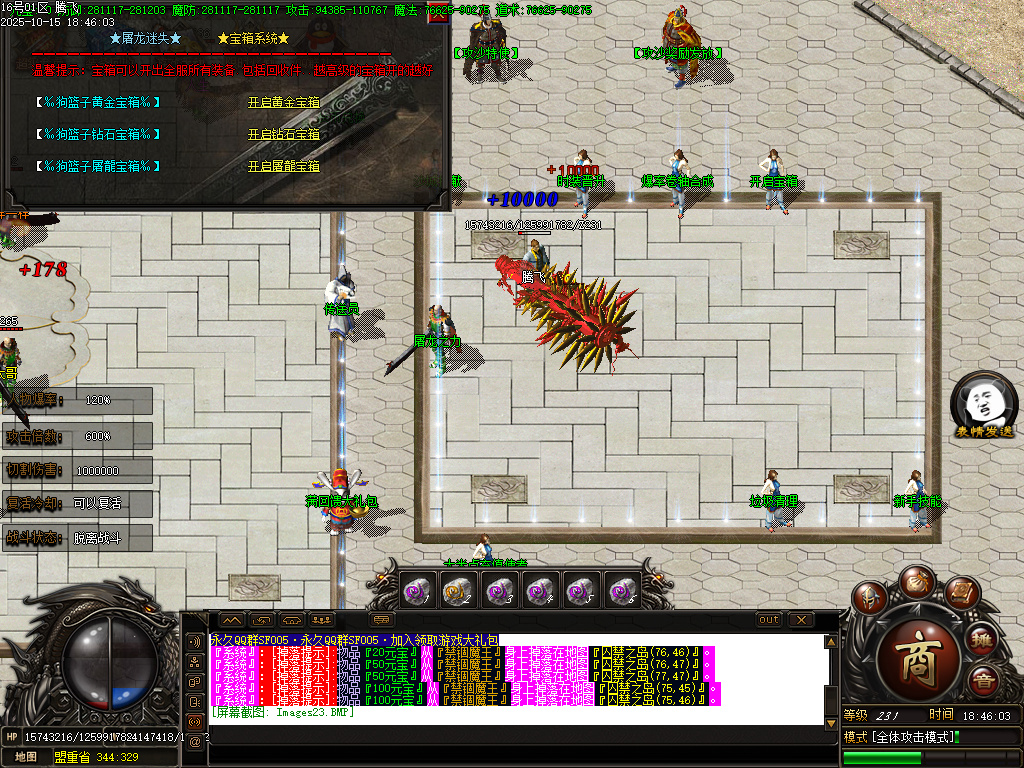1024x768 pixels.
Task: Open the skill book icon
Action: 960,594
